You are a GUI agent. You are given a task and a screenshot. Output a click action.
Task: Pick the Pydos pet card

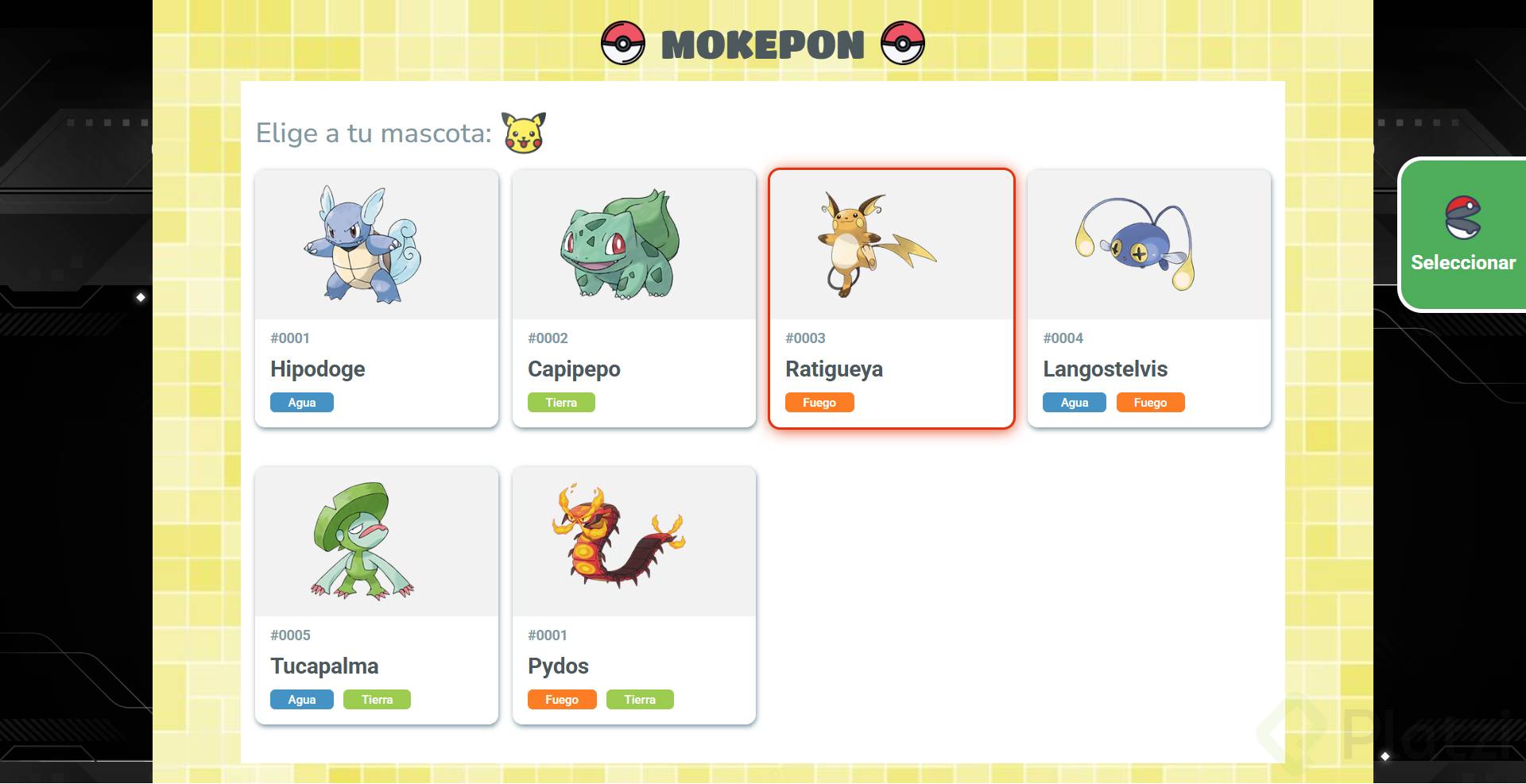(x=634, y=596)
